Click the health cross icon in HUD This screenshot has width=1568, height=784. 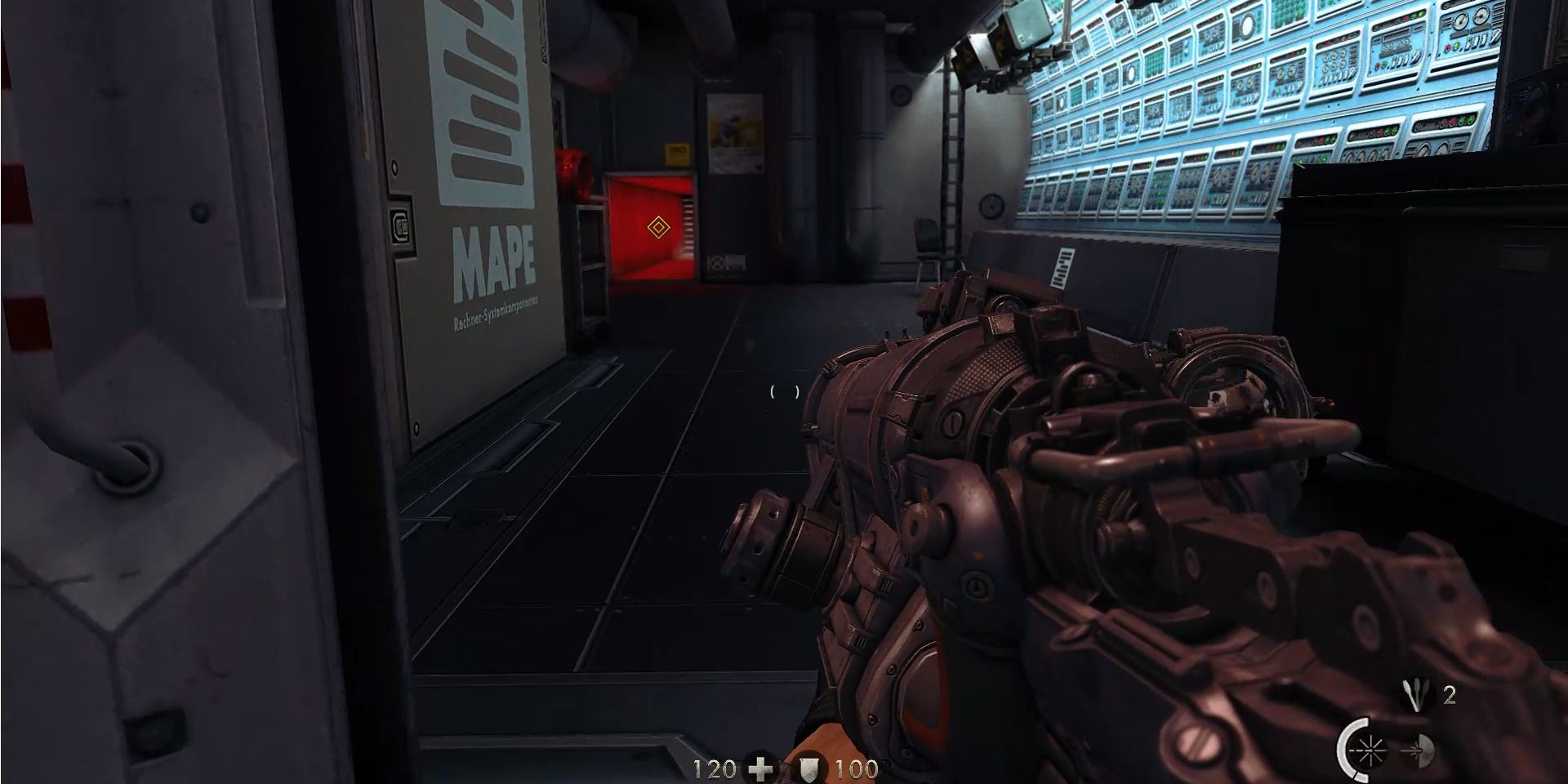click(x=760, y=771)
